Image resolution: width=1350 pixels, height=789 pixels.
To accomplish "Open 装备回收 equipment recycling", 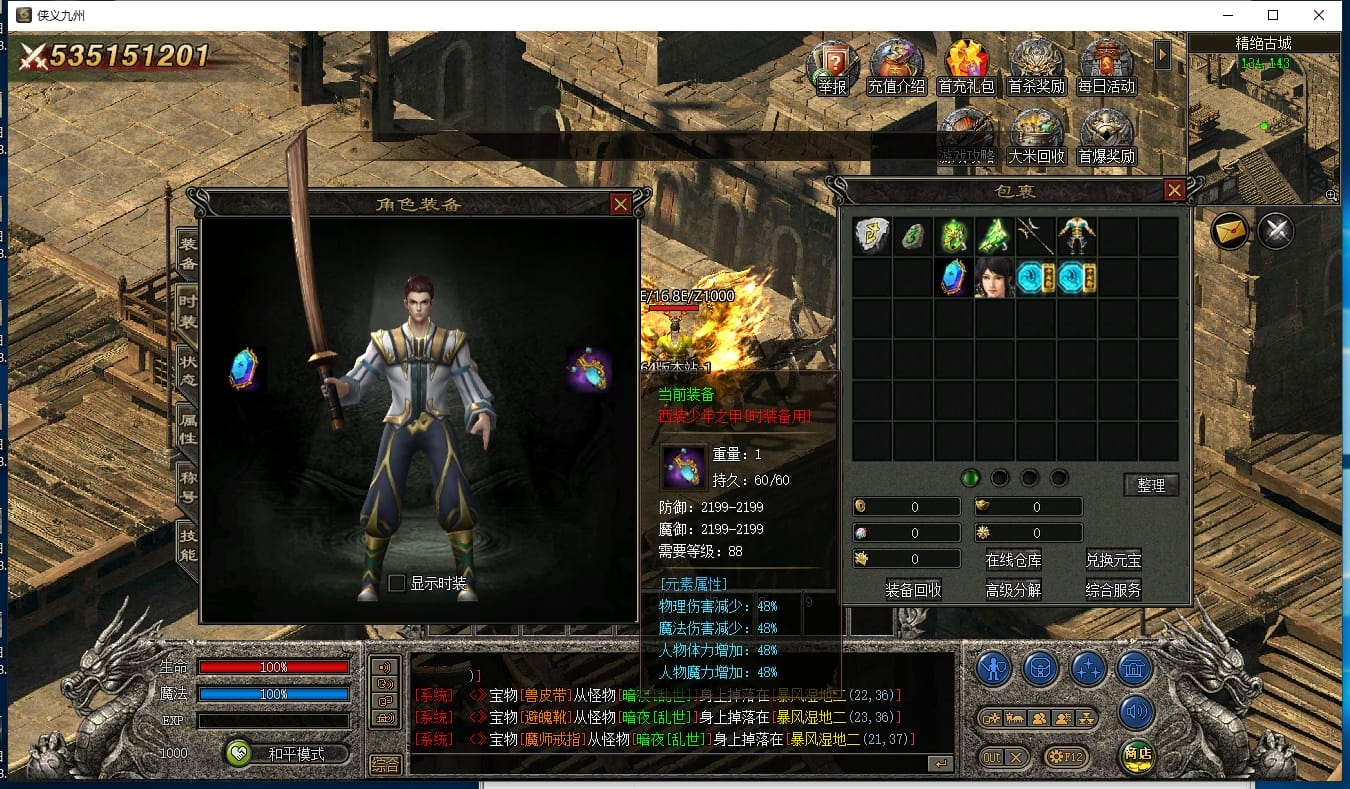I will (913, 590).
